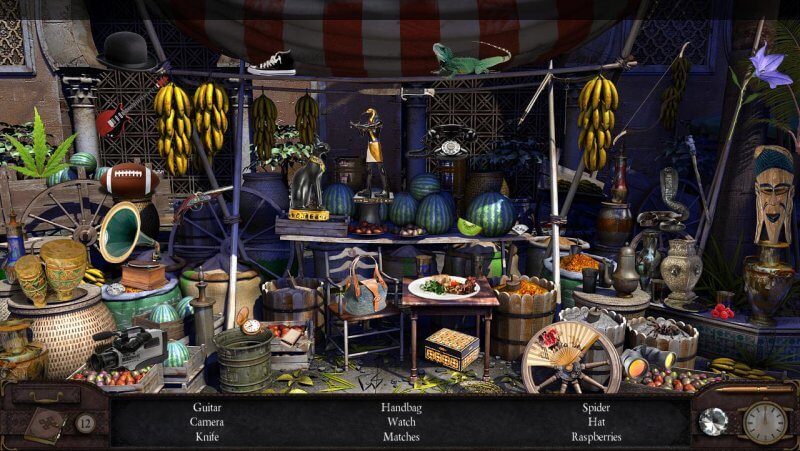Select the Watch entry in the item list
Image resolution: width=800 pixels, height=451 pixels.
coord(400,422)
